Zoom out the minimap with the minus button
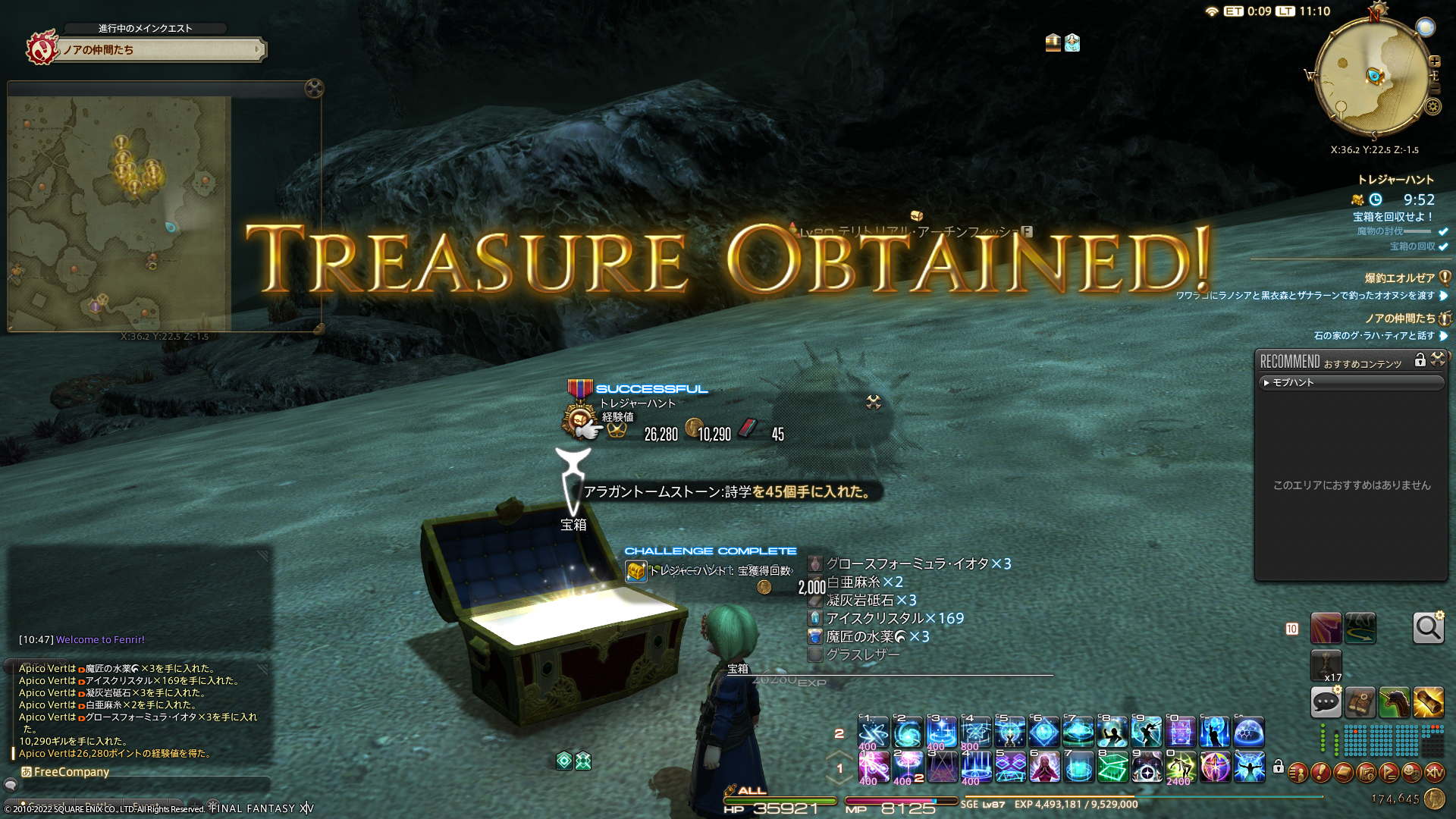1456x819 pixels. pos(1434,89)
